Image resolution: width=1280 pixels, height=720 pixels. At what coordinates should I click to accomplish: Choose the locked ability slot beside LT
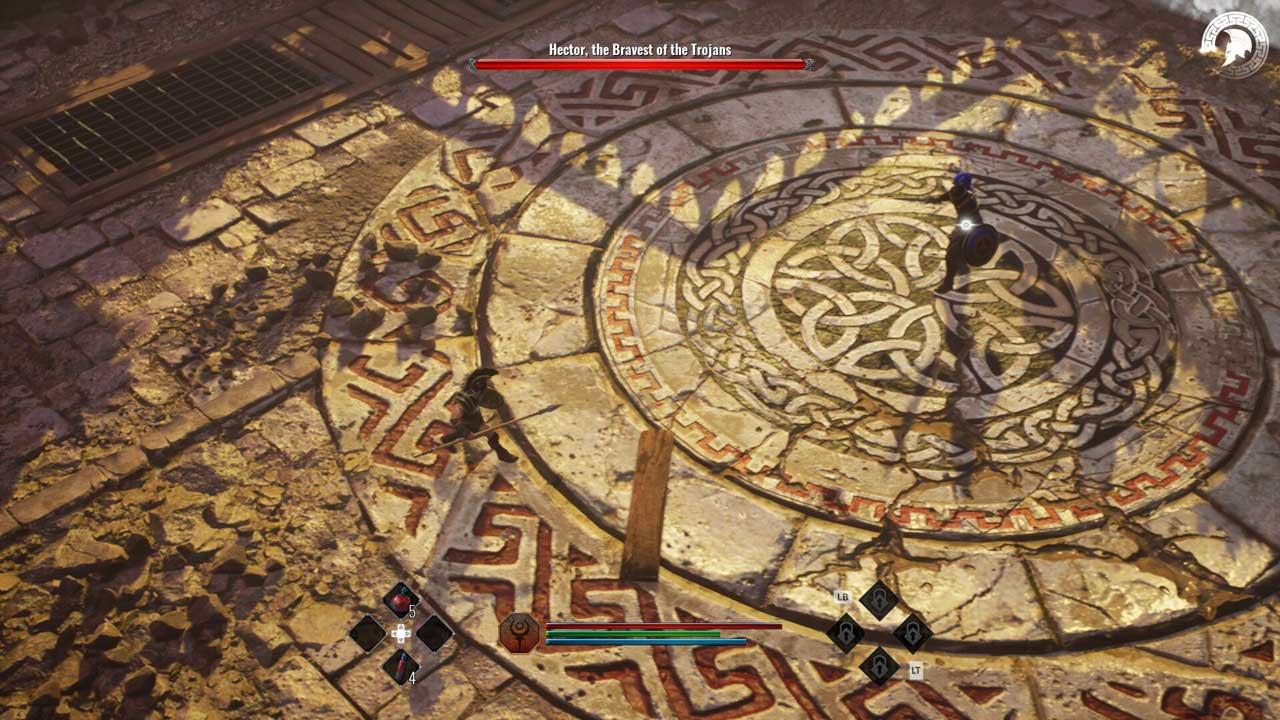[879, 665]
